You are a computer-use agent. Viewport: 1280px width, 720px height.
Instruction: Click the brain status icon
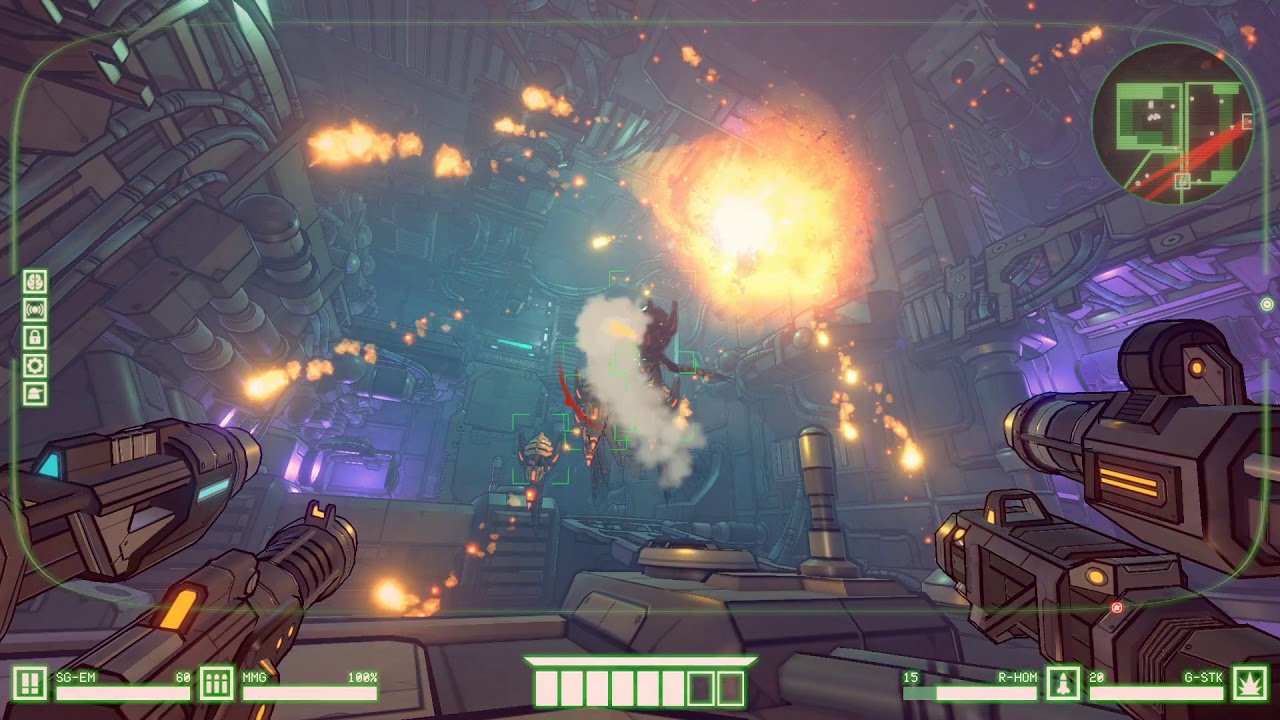(35, 282)
